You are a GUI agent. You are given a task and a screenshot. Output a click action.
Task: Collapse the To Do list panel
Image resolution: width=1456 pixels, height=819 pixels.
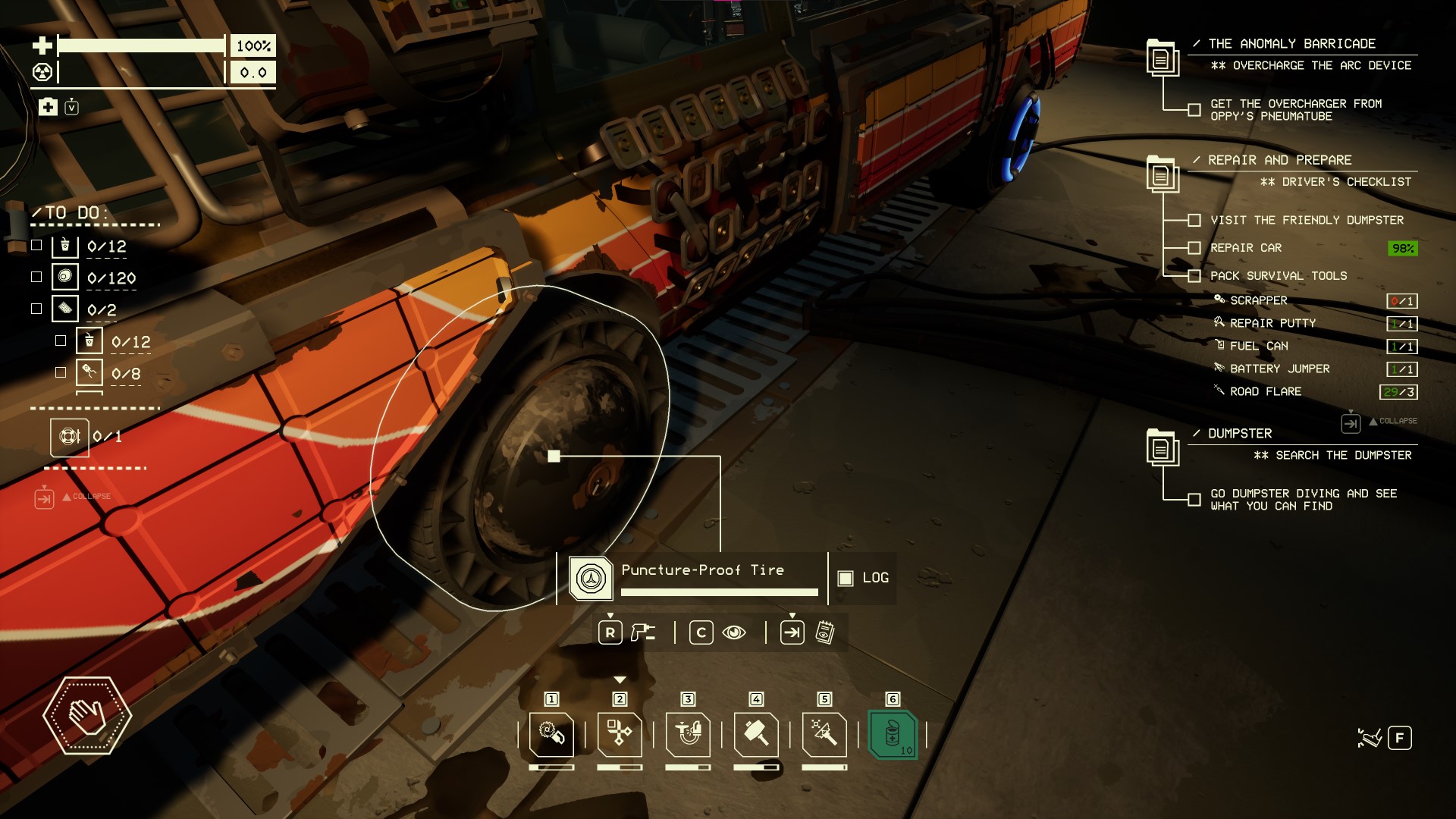coord(44,499)
